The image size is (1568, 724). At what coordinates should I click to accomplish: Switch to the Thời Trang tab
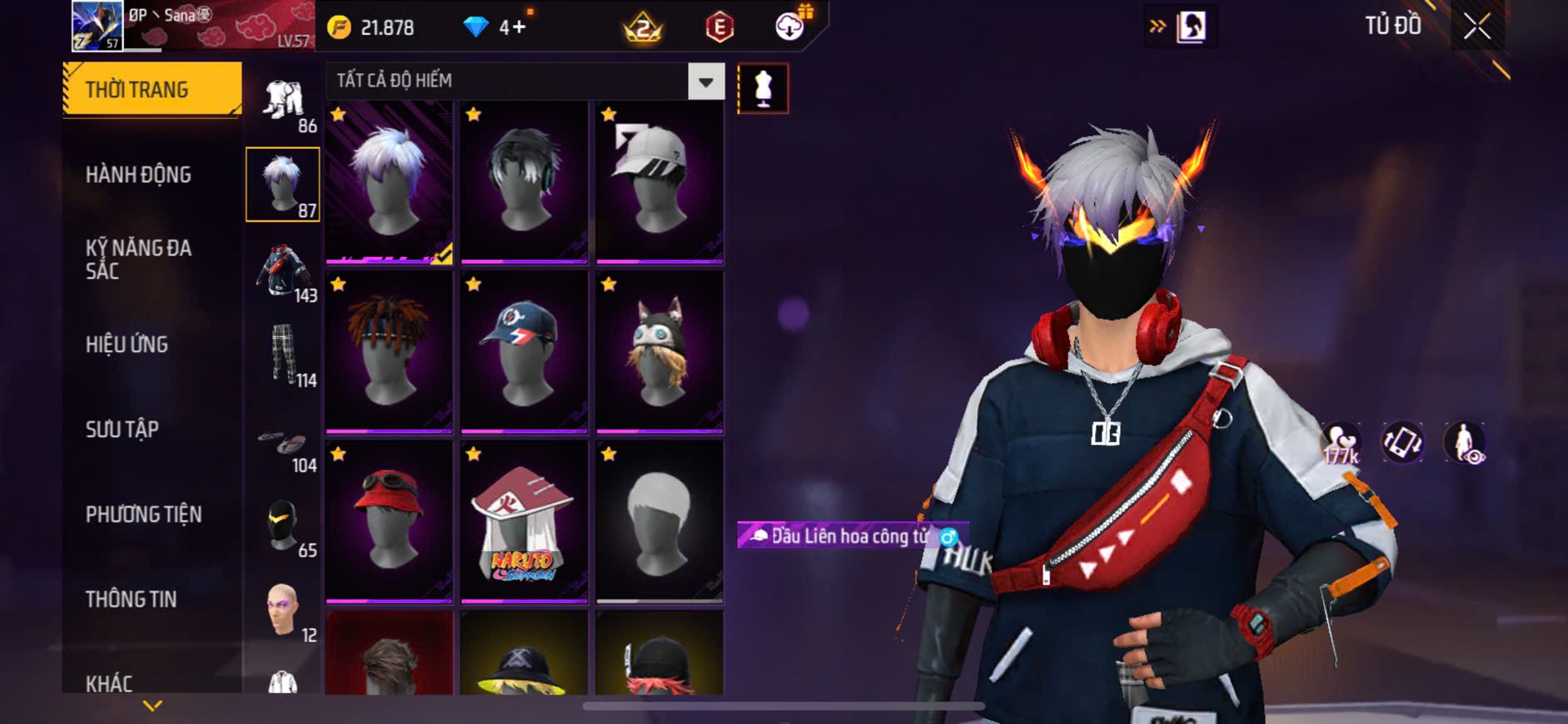(x=152, y=89)
